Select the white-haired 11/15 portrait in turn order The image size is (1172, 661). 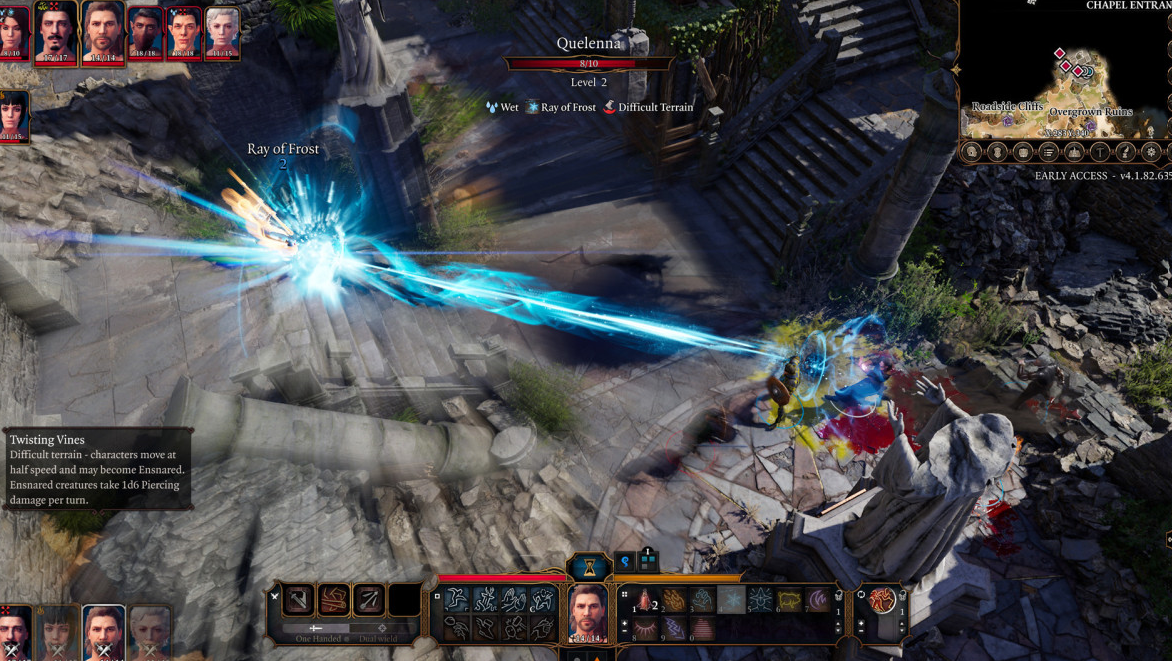pyautogui.click(x=222, y=33)
